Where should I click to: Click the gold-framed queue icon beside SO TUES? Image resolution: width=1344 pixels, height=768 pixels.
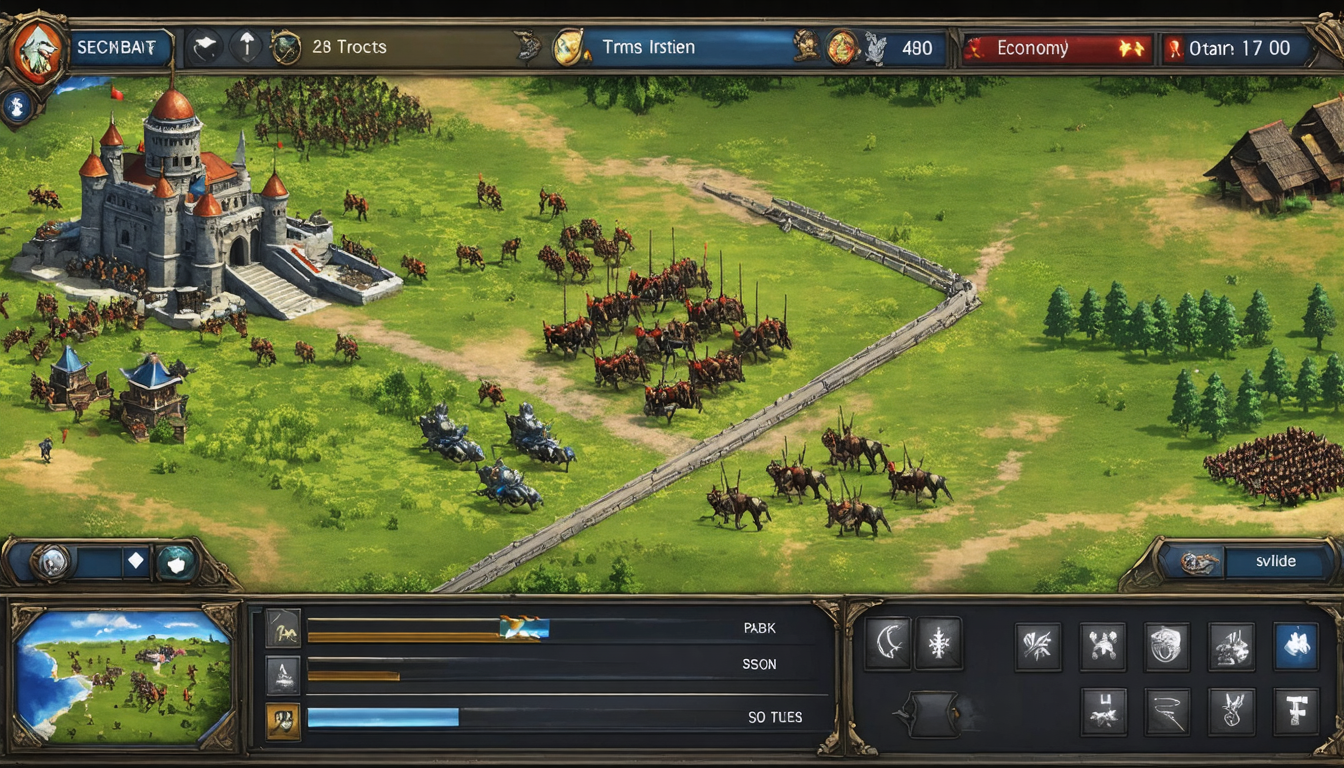282,717
